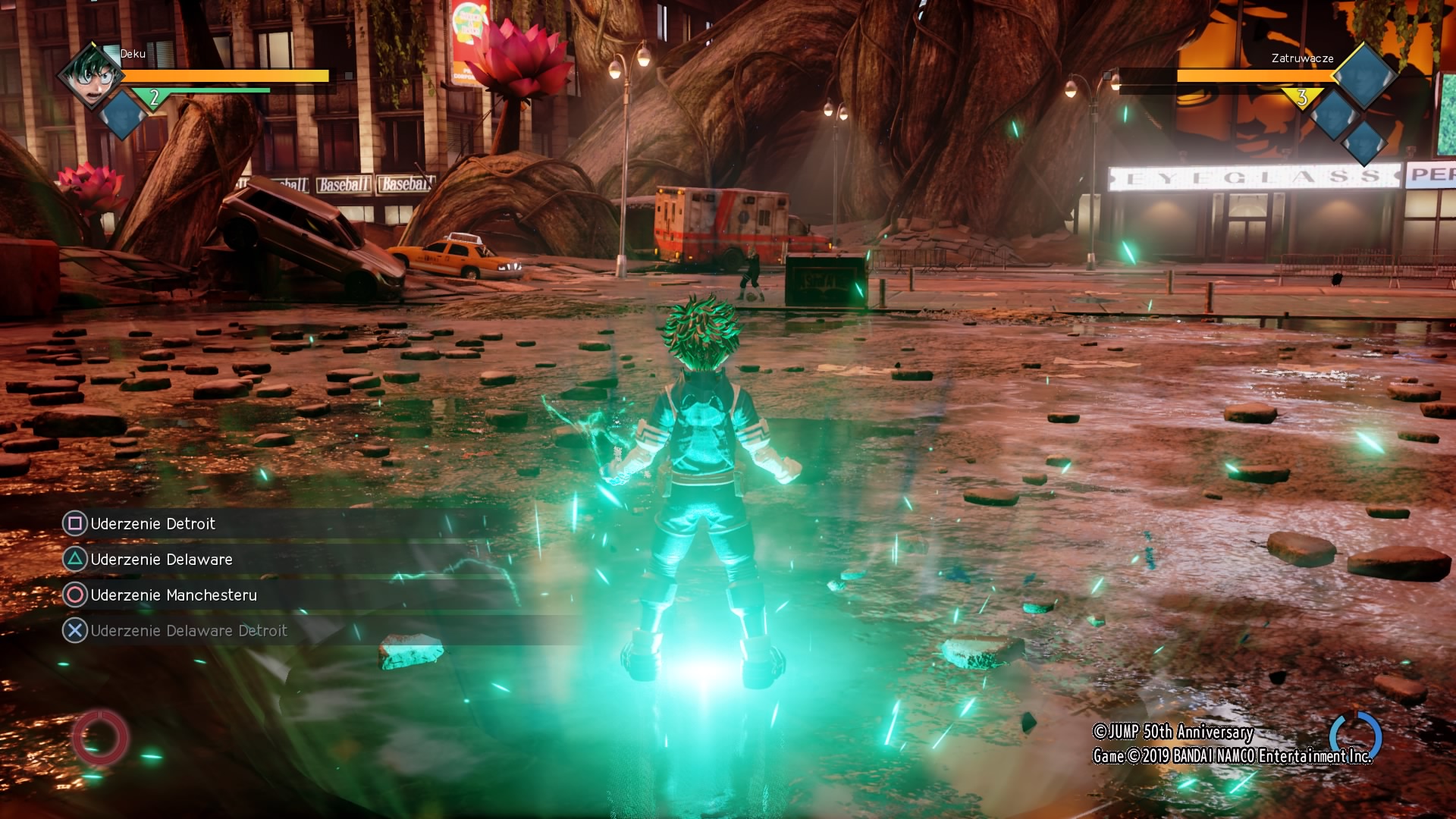This screenshot has width=1456, height=819.
Task: Choose the Uderzenie Delaware skill entry
Action: (x=162, y=559)
